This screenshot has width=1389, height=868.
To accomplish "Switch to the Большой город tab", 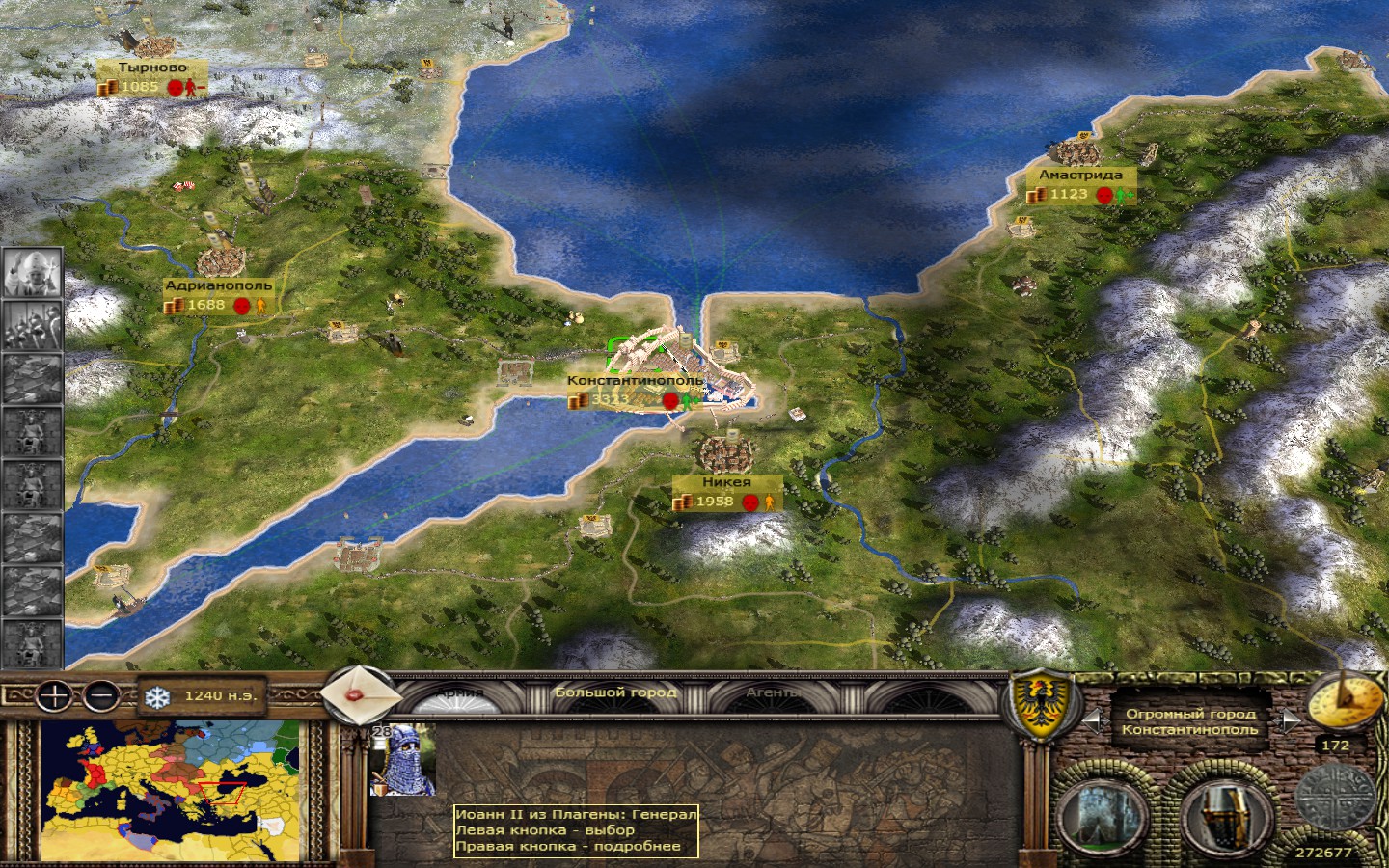I will pos(615,692).
